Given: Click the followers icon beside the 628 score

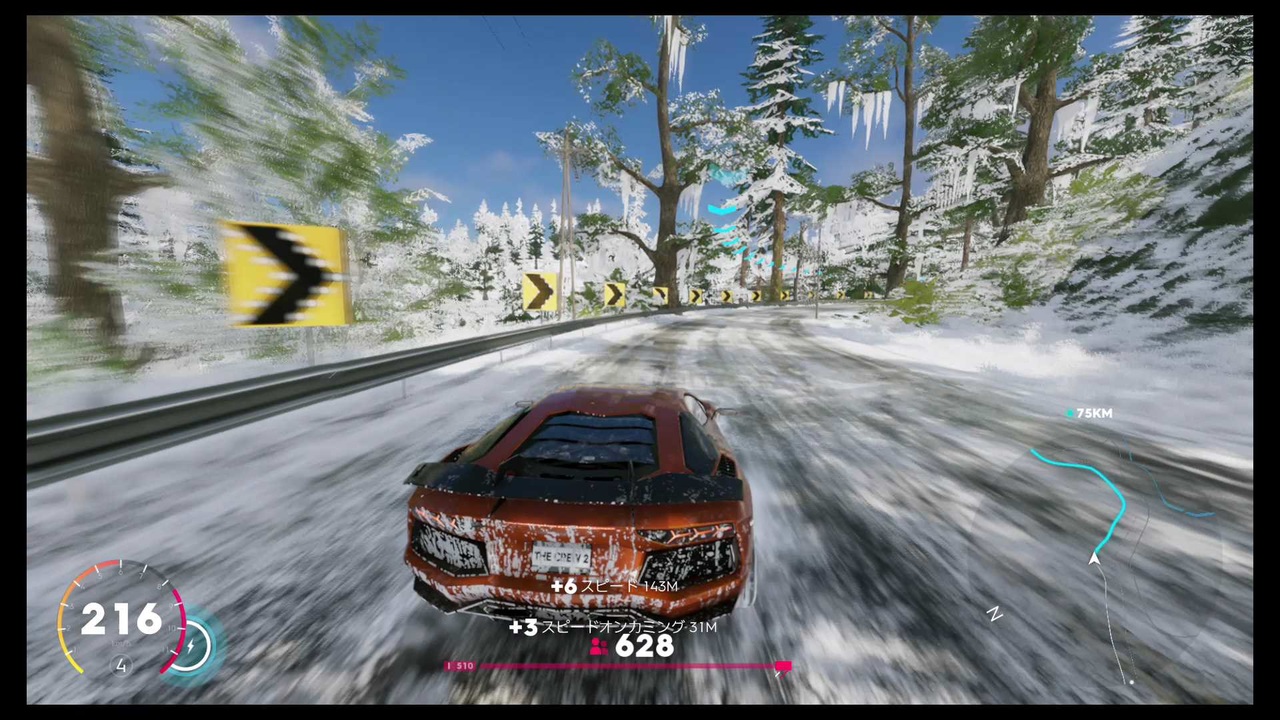Looking at the screenshot, I should point(598,648).
